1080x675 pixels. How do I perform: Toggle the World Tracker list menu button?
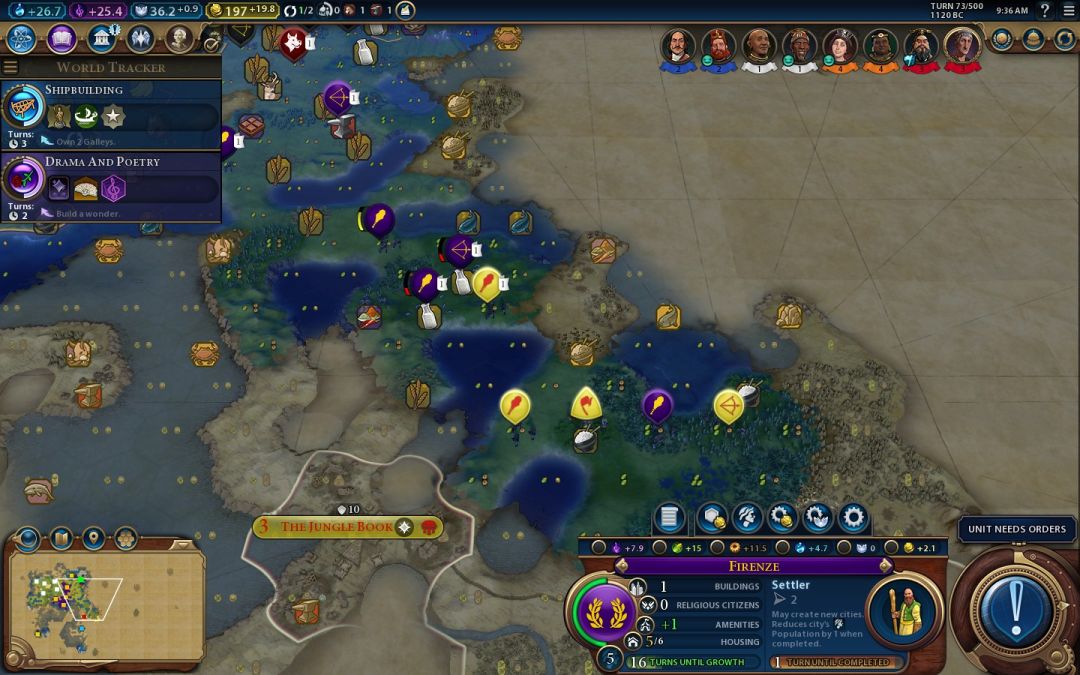(x=11, y=68)
